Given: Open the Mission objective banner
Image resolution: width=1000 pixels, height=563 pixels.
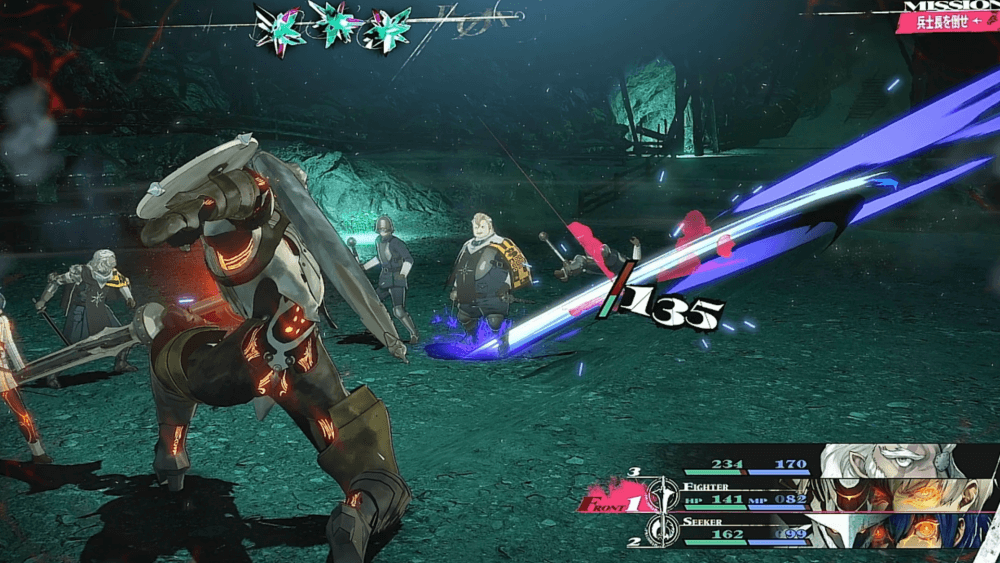Looking at the screenshot, I should coord(948,17).
